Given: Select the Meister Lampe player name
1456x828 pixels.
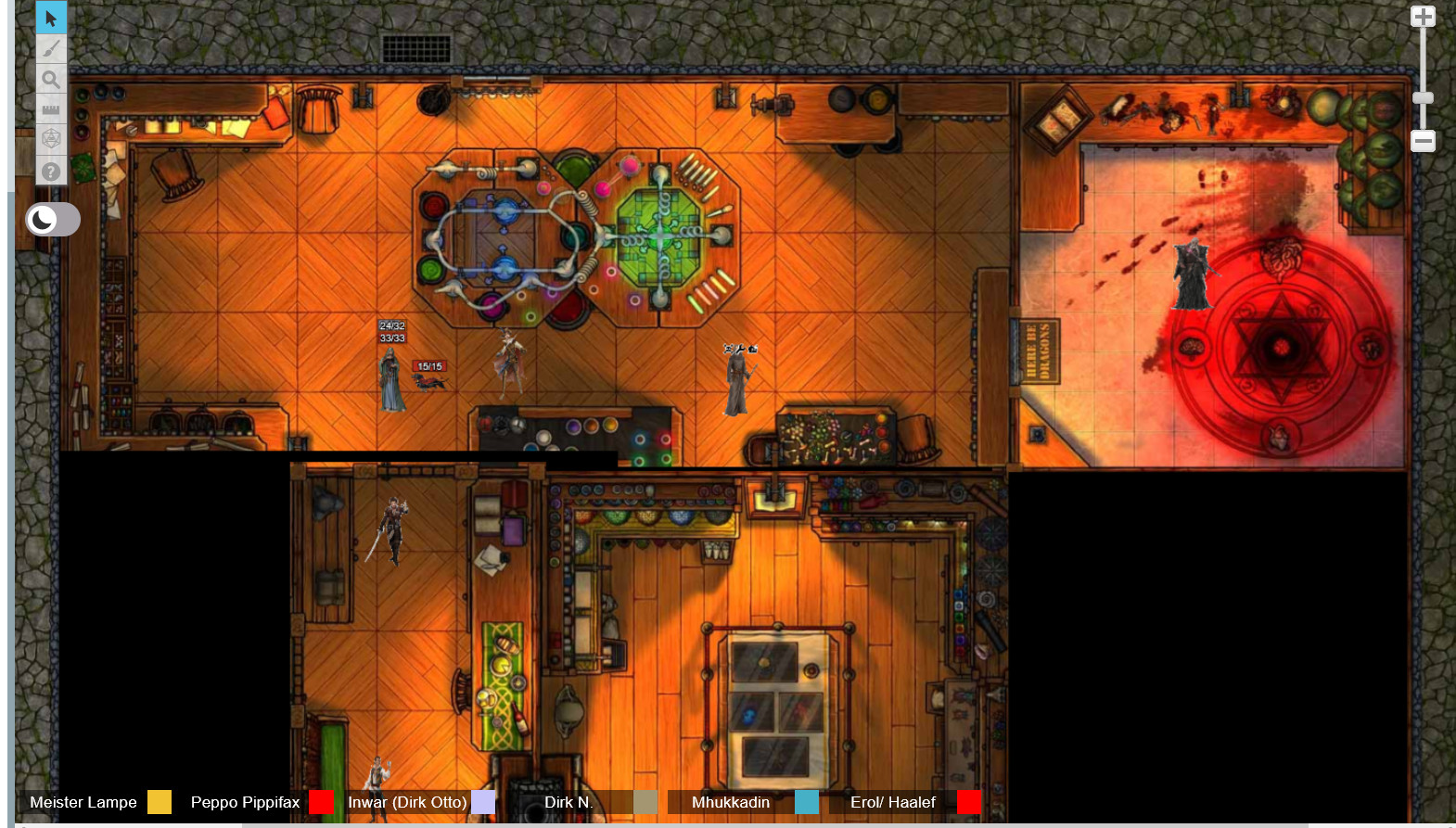Looking at the screenshot, I should pyautogui.click(x=83, y=802).
